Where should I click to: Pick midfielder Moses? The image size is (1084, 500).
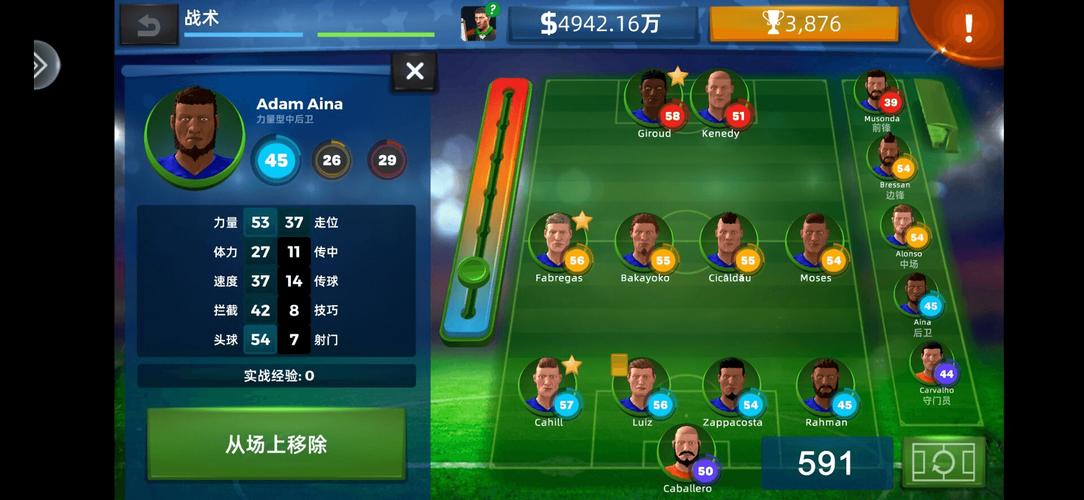click(814, 243)
